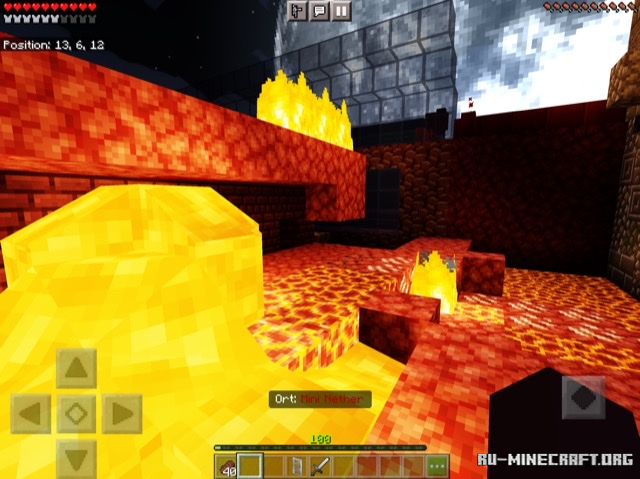Image resolution: width=640 pixels, height=479 pixels.
Task: Pause the game with the pause button
Action: pos(342,10)
